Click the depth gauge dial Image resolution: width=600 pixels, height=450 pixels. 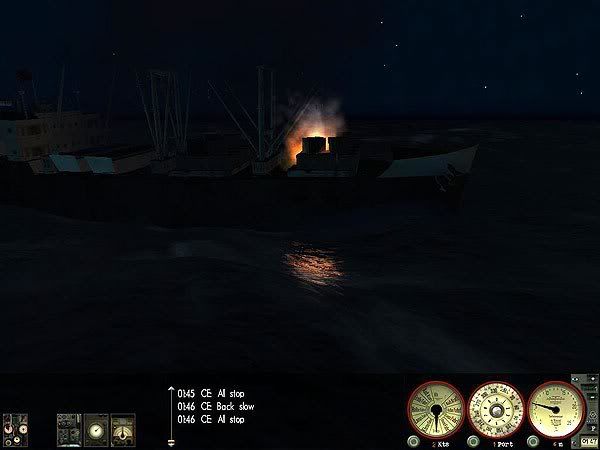coord(555,406)
